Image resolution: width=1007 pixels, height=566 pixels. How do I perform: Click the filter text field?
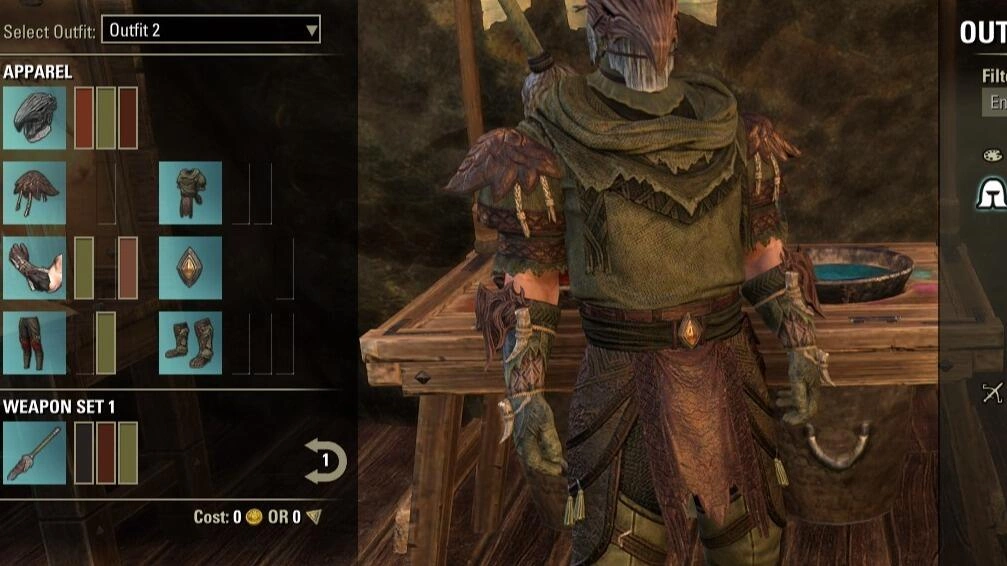pos(995,102)
